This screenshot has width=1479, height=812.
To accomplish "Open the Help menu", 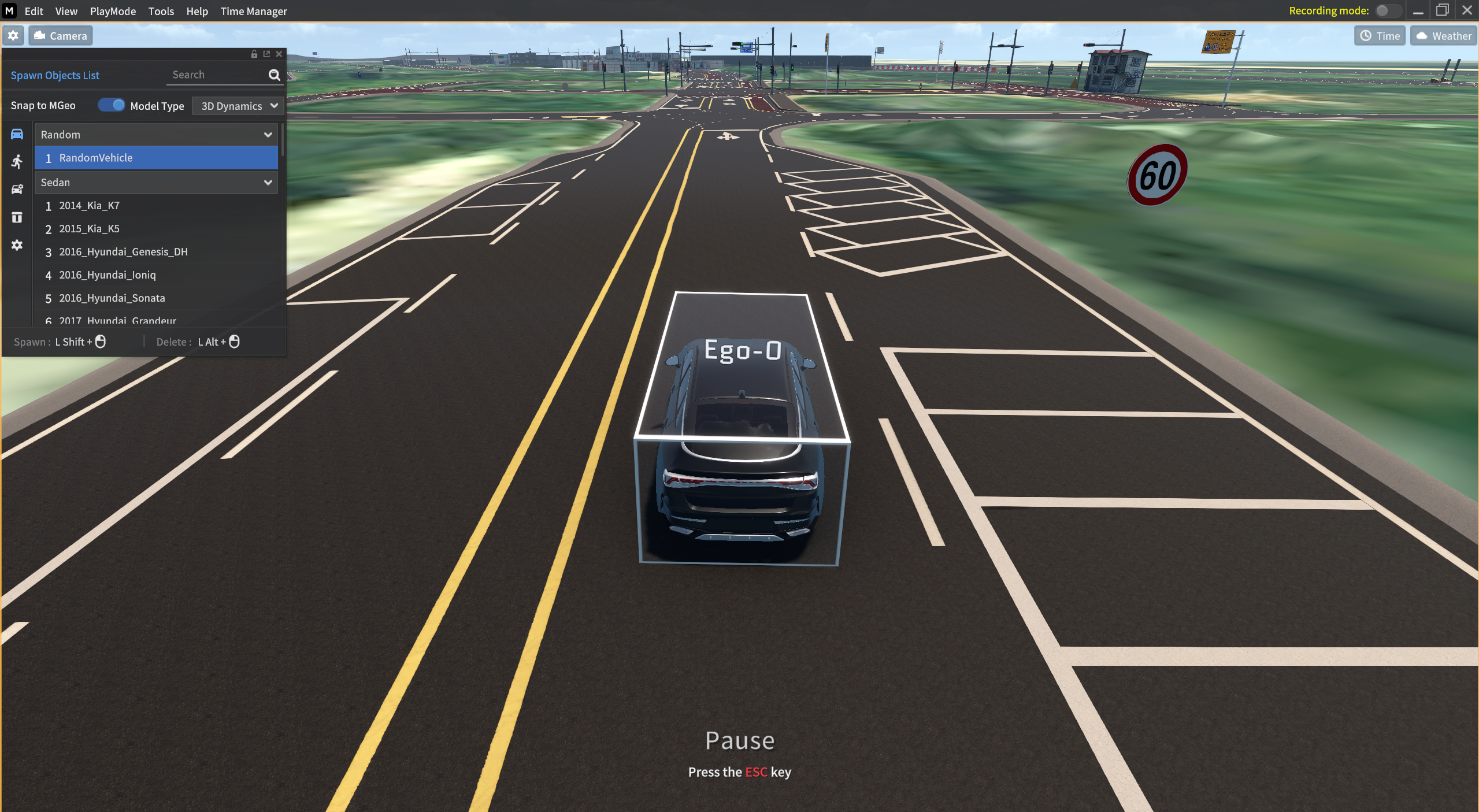I will coord(197,11).
